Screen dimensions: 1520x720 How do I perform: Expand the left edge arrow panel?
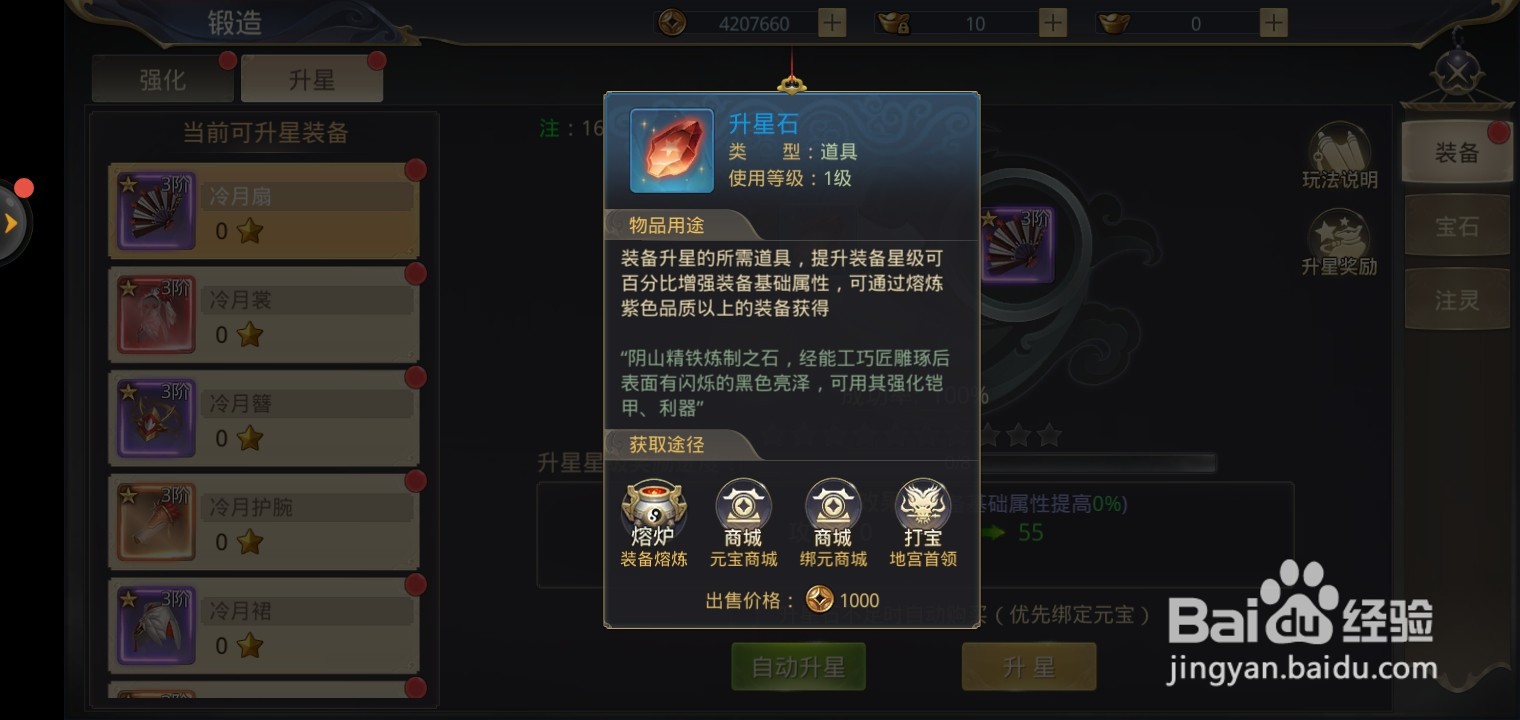[x=12, y=222]
